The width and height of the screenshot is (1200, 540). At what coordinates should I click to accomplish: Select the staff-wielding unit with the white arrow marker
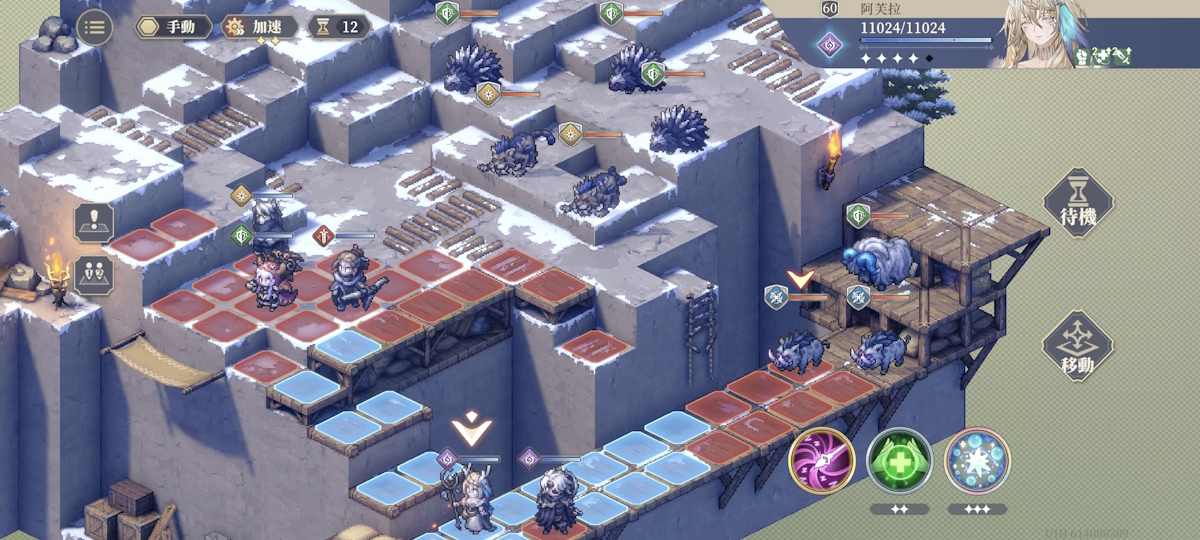click(468, 497)
